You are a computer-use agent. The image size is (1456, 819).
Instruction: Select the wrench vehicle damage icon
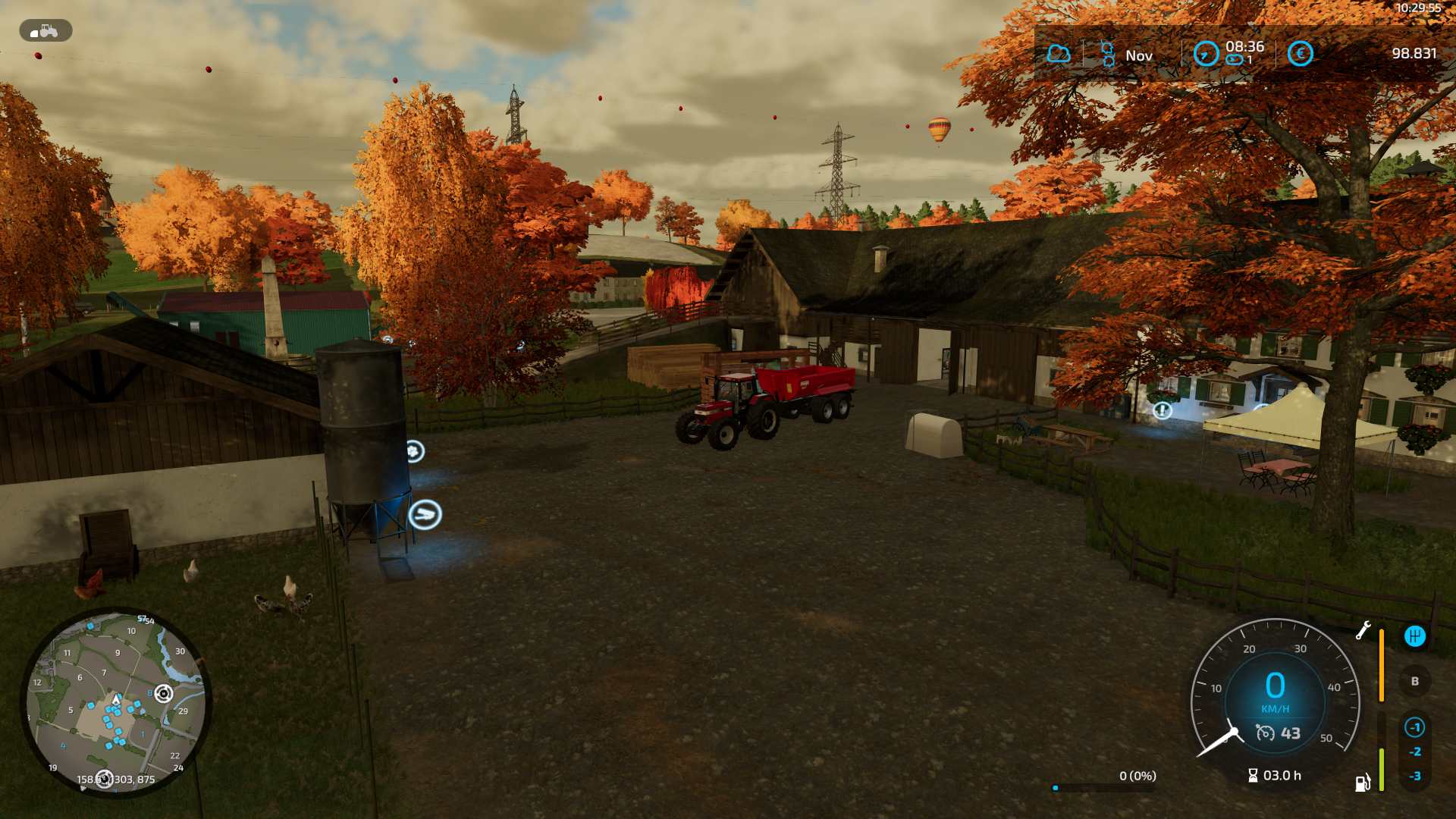click(1363, 630)
